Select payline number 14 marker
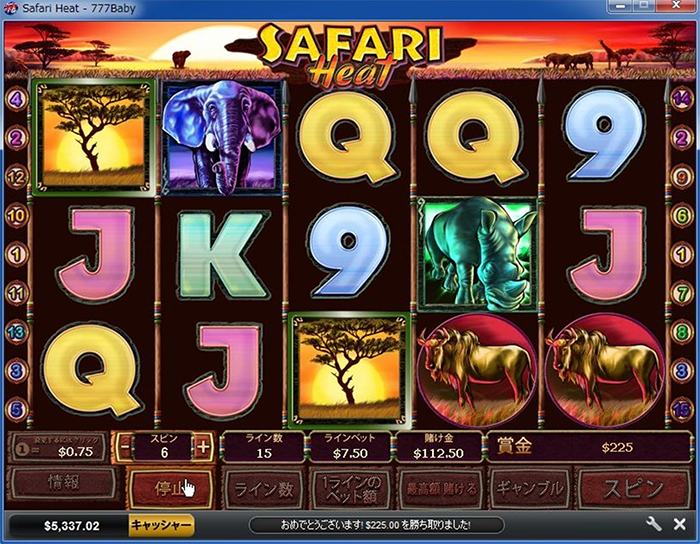 [x=682, y=98]
